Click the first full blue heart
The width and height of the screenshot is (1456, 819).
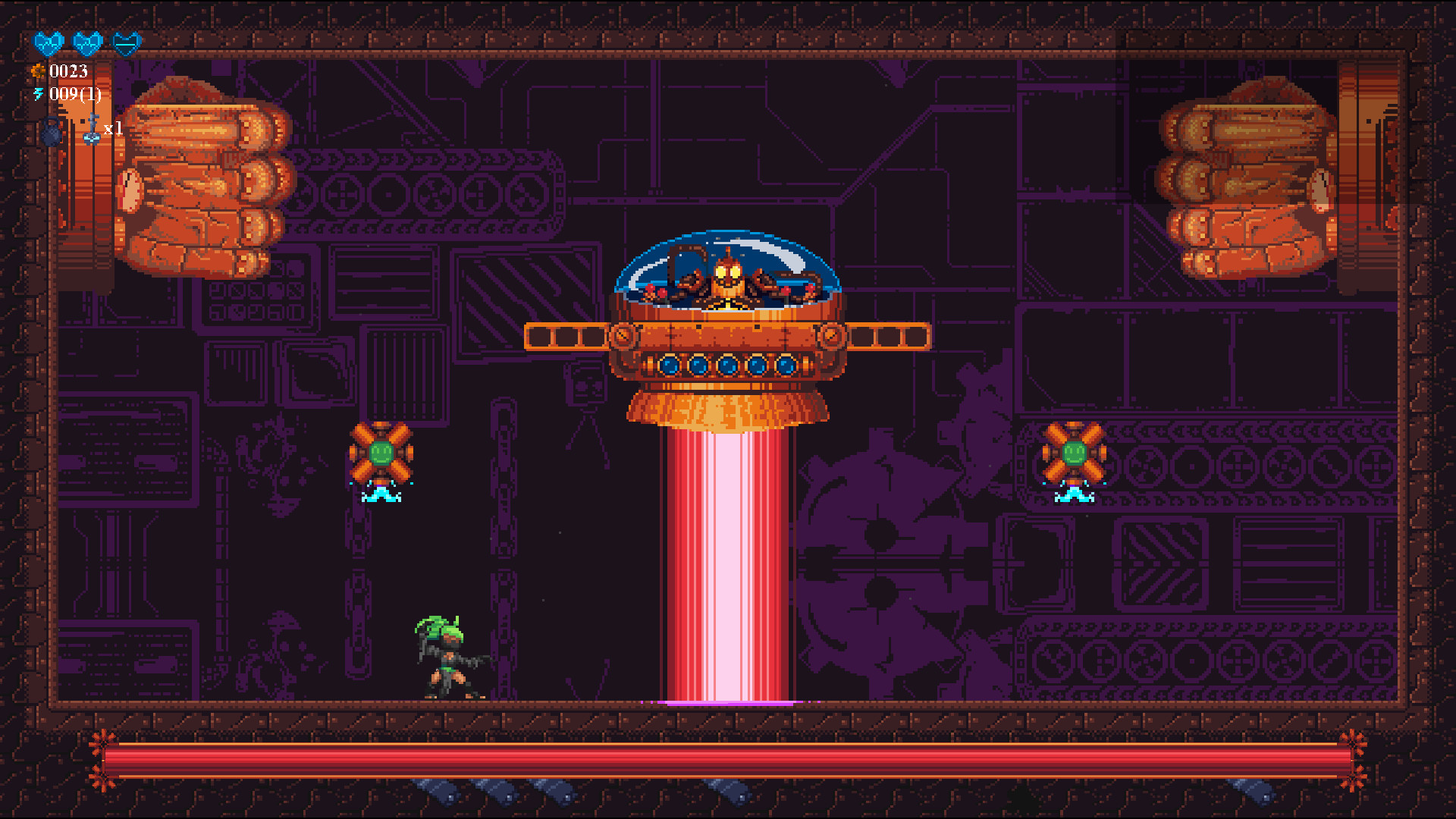48,43
